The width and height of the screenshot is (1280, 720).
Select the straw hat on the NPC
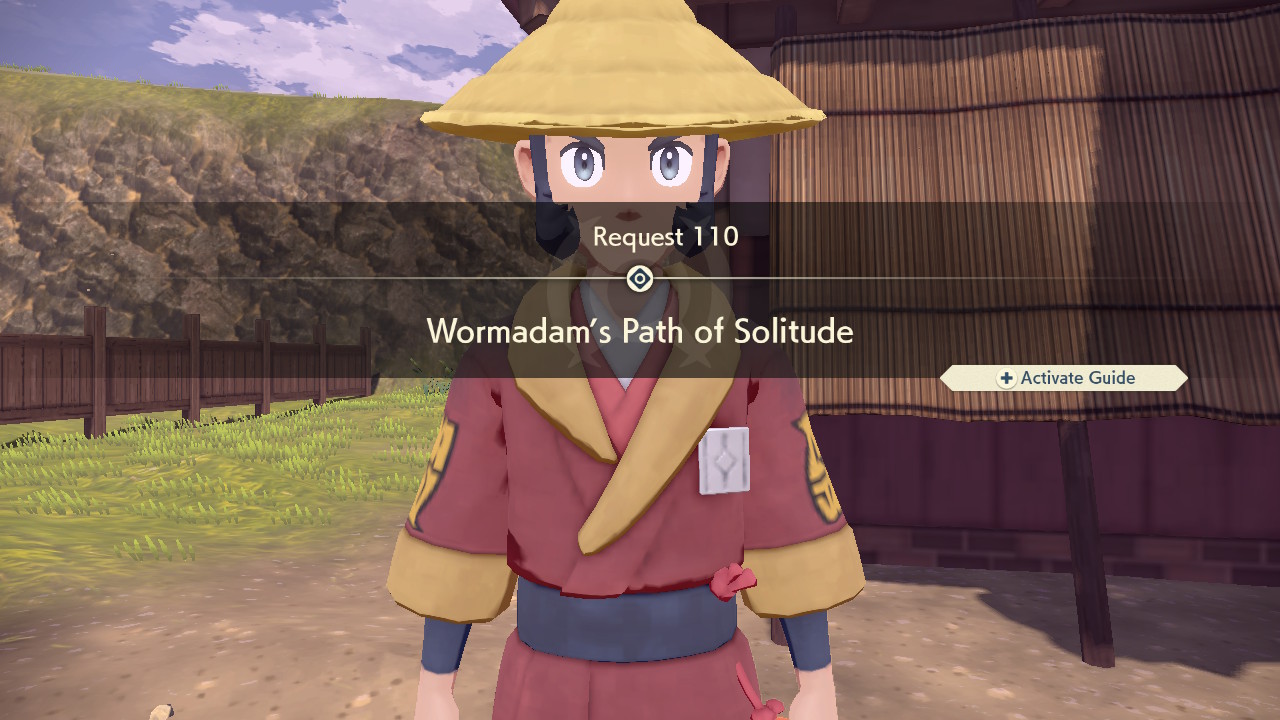[x=625, y=70]
